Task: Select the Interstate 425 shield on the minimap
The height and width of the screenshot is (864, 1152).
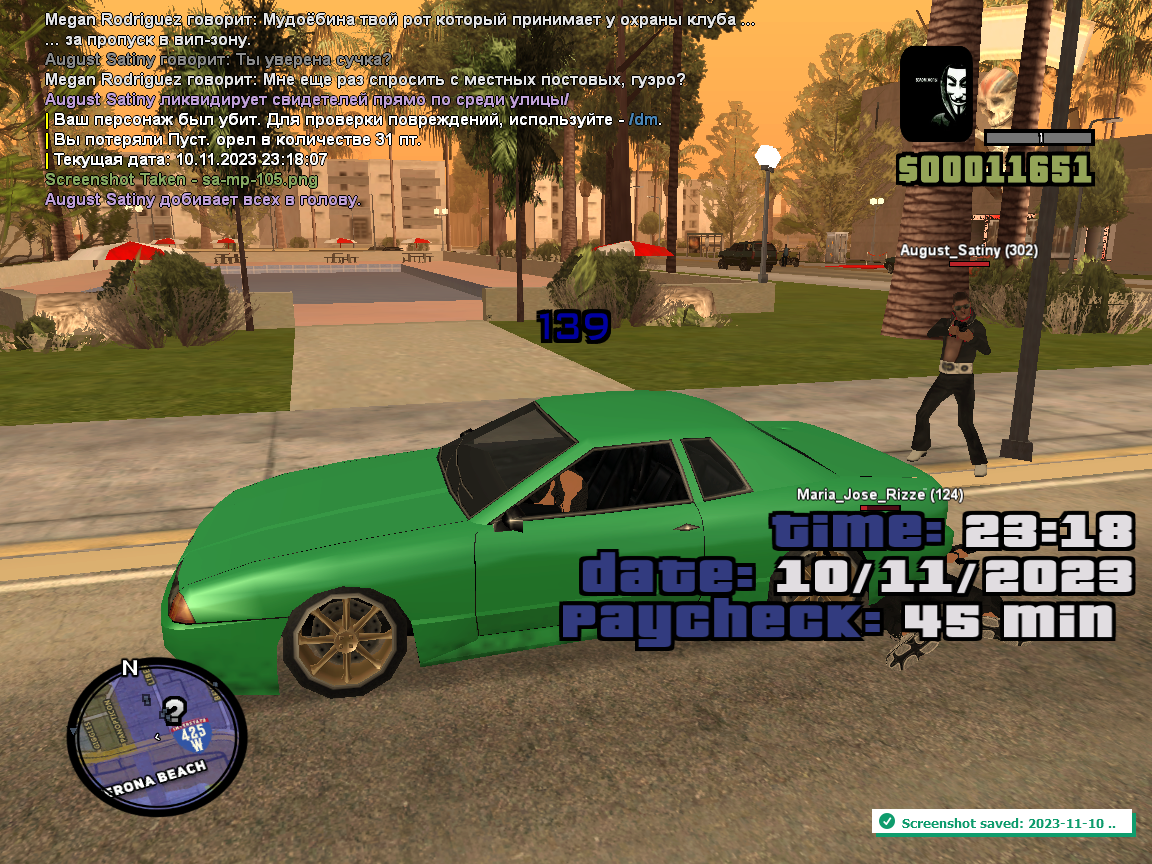Action: point(195,736)
